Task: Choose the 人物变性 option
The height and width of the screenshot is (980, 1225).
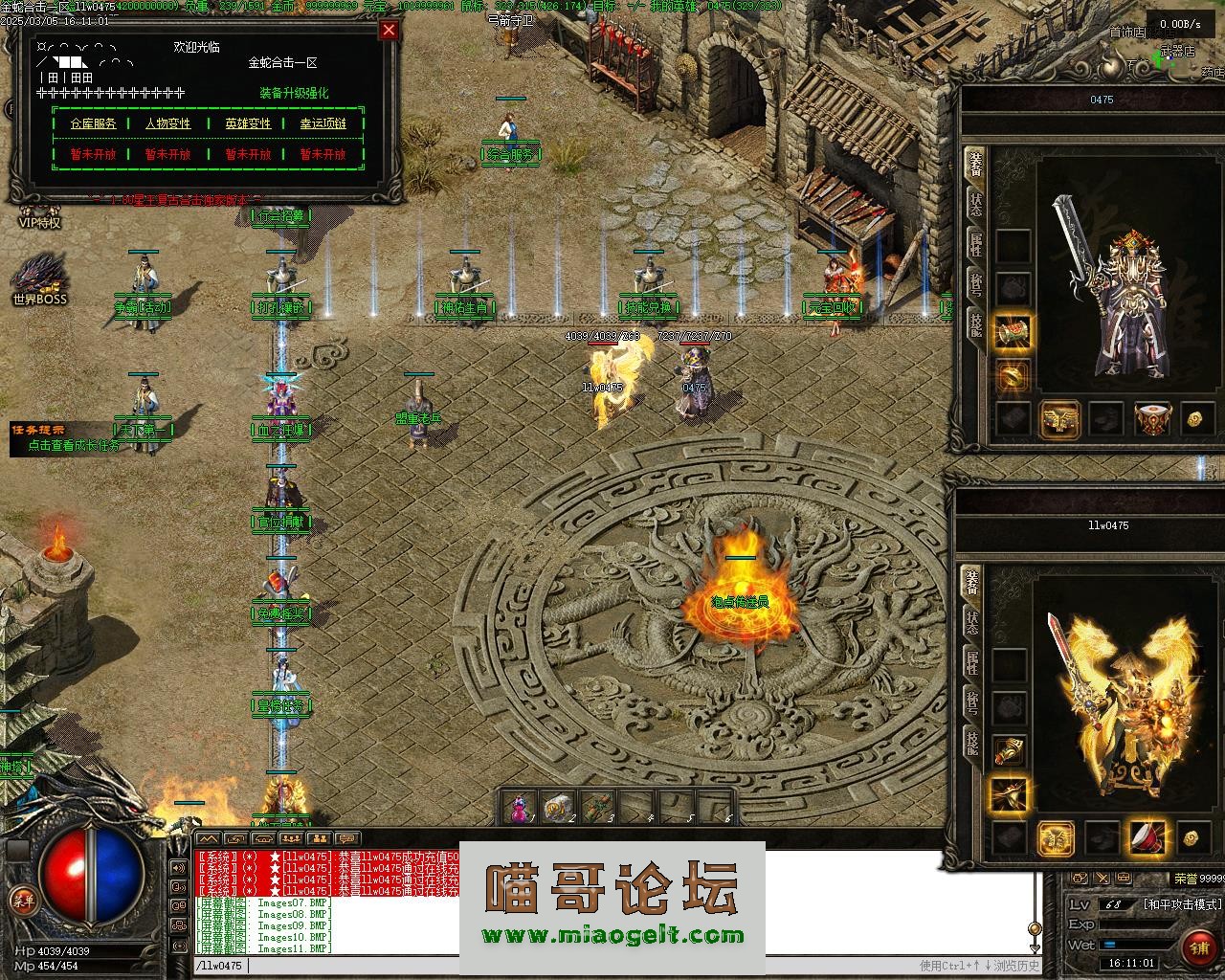Action: [167, 123]
